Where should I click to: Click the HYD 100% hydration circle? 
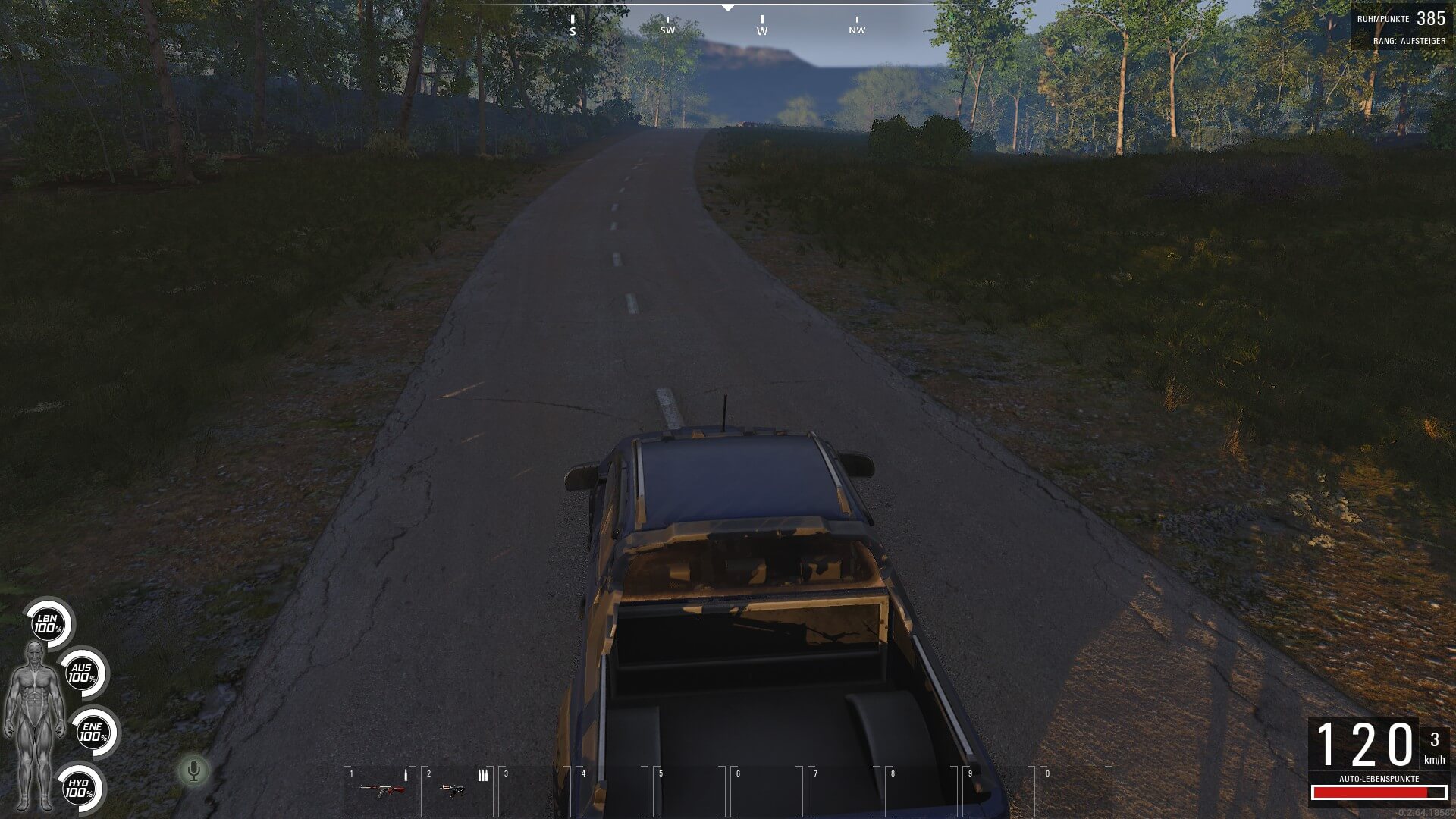coord(78,788)
